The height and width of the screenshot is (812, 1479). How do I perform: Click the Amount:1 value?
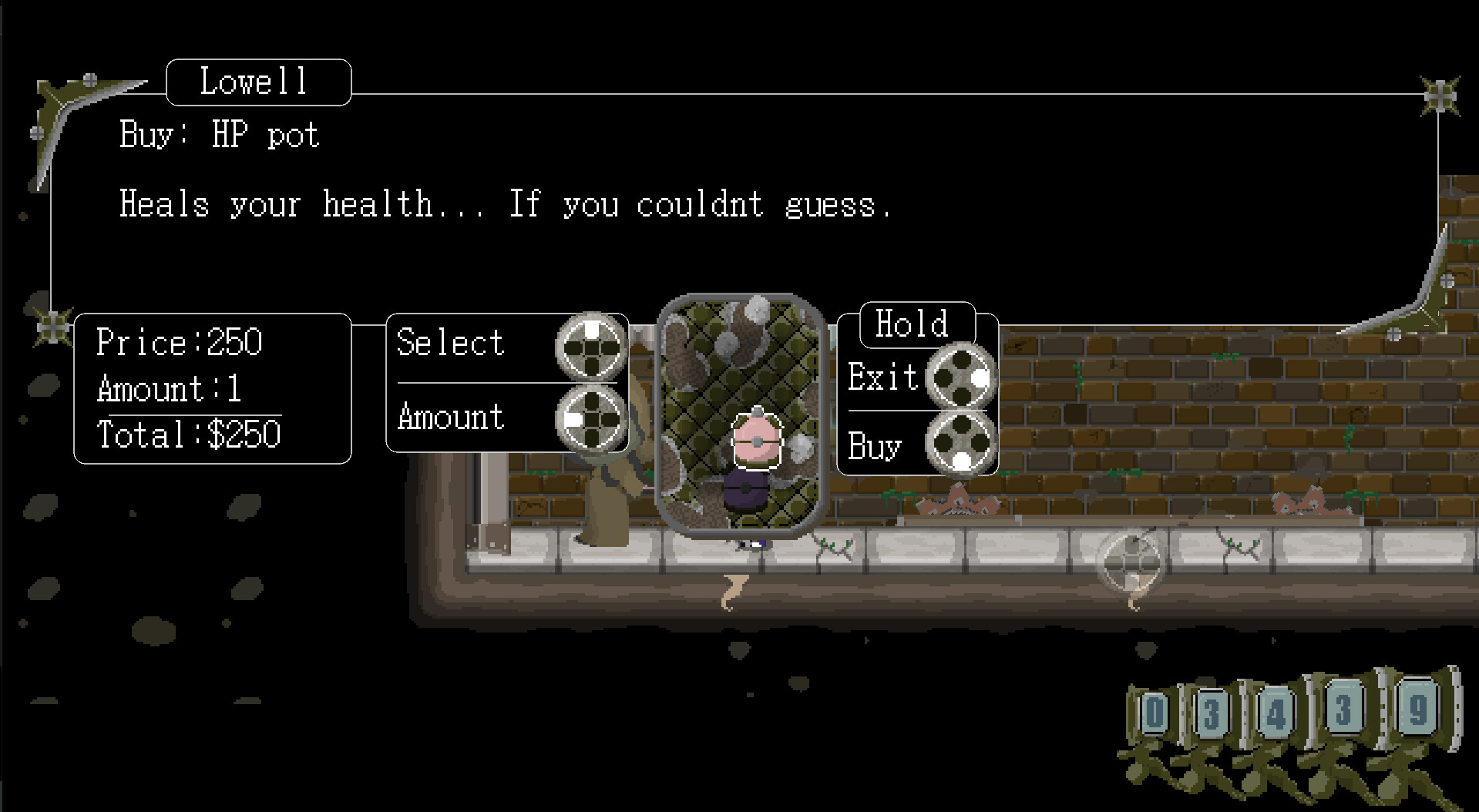(168, 389)
